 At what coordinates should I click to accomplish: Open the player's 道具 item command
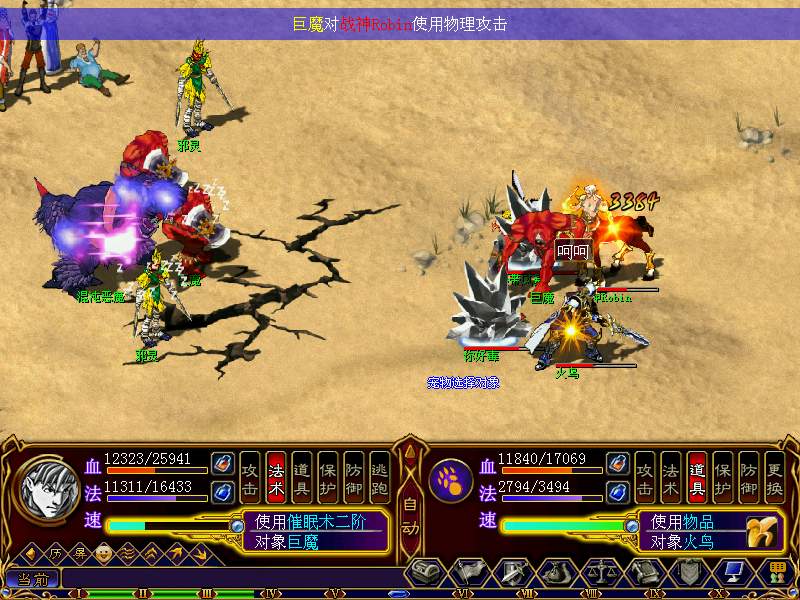tap(302, 477)
